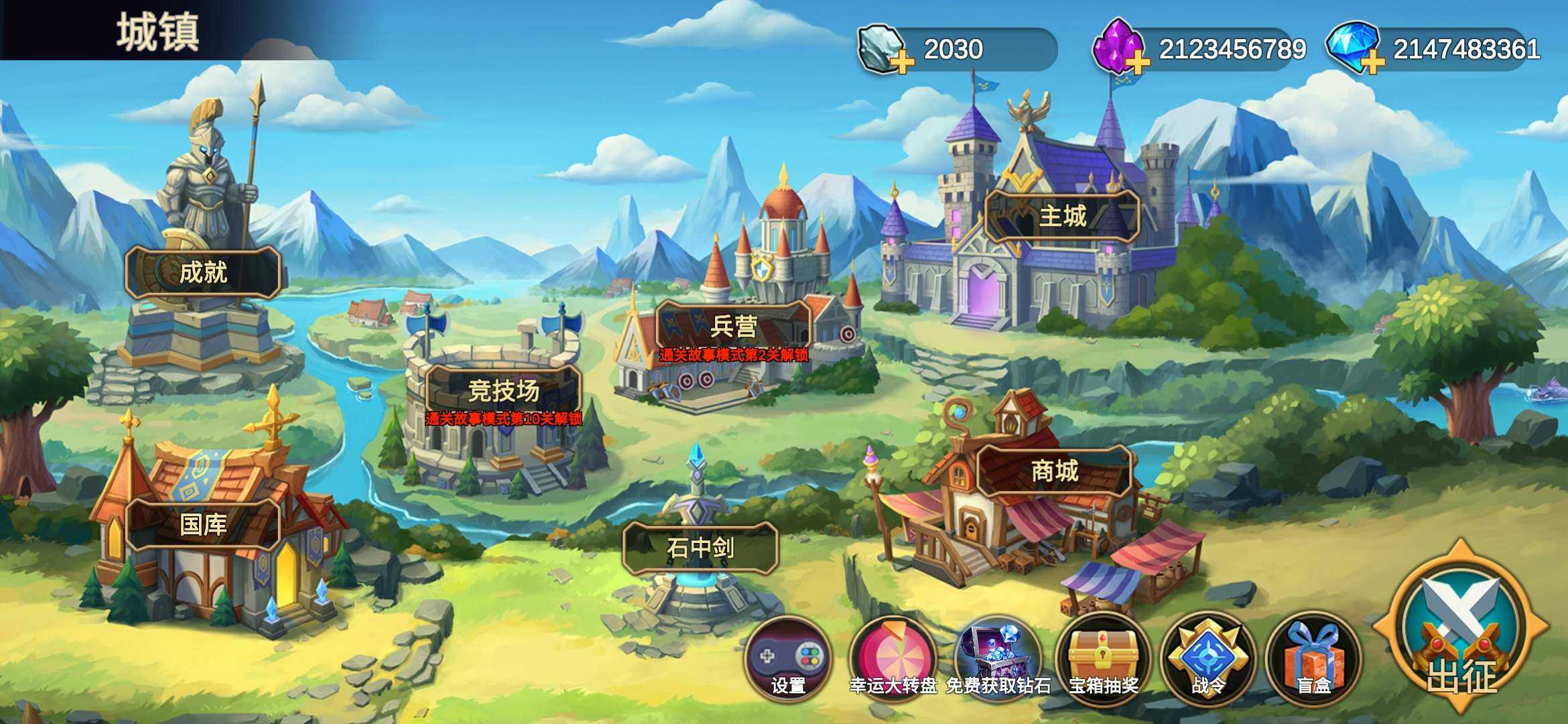Screen dimensions: 1568x724
Task: Select the 石中剑 sword in stone
Action: tap(700, 548)
